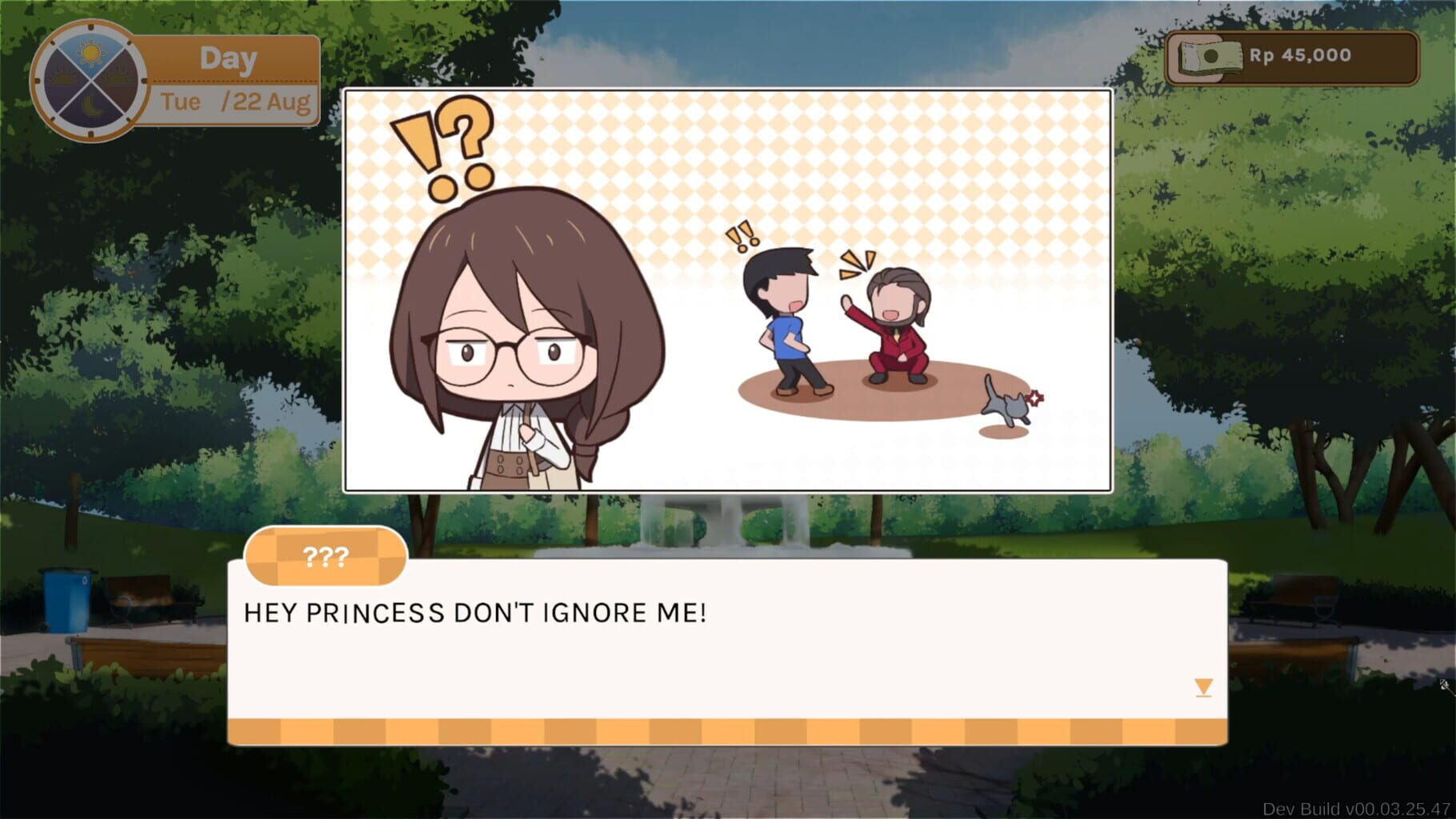Click the sunset quadrant of the time wheel
This screenshot has height=819, width=1456.
click(118, 78)
